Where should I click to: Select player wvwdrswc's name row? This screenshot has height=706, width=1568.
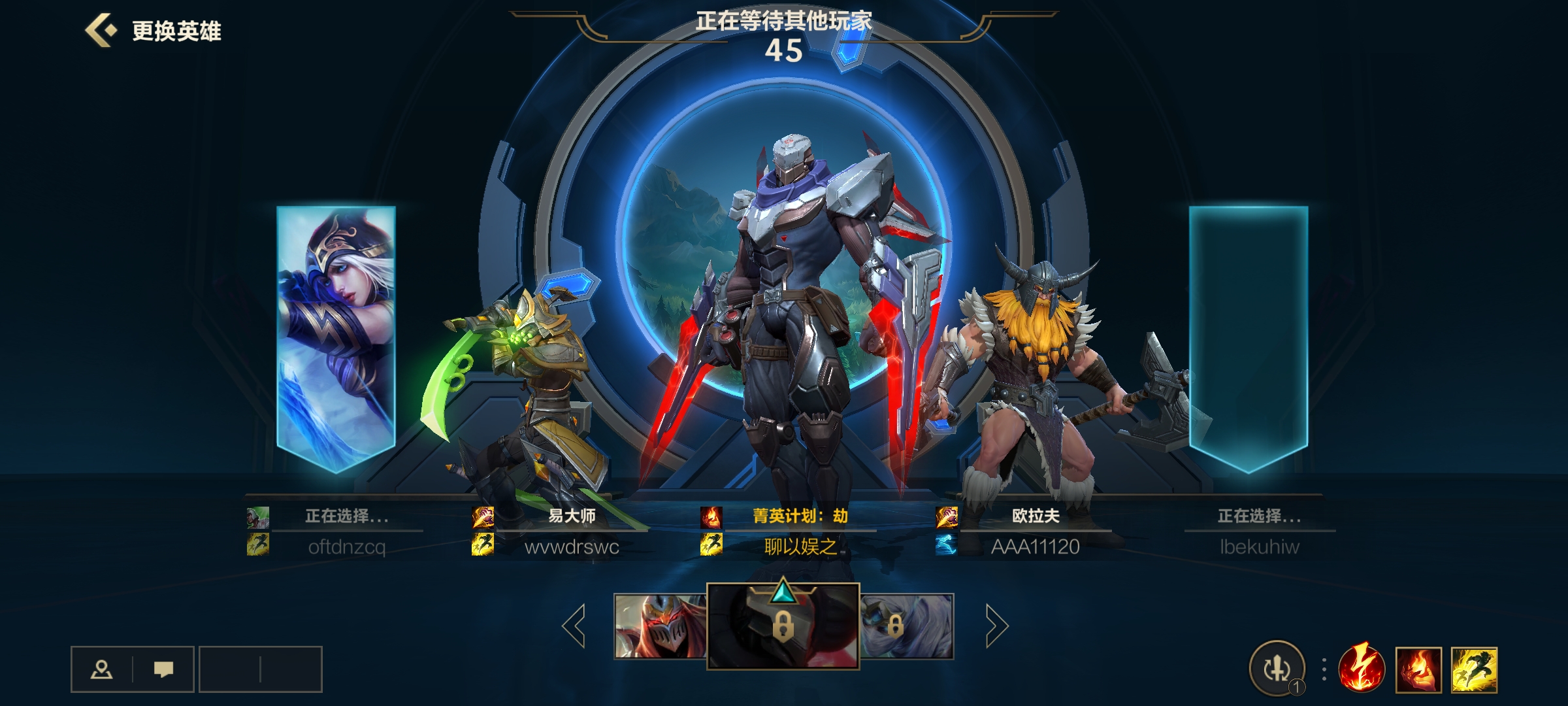(x=572, y=546)
